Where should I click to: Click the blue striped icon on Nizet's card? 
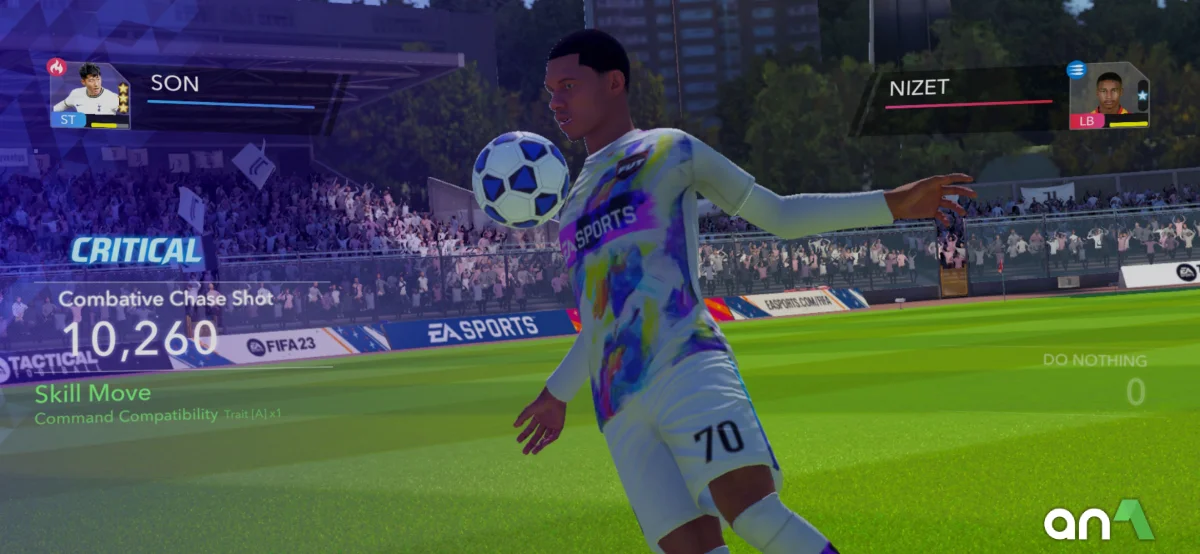coord(1076,69)
